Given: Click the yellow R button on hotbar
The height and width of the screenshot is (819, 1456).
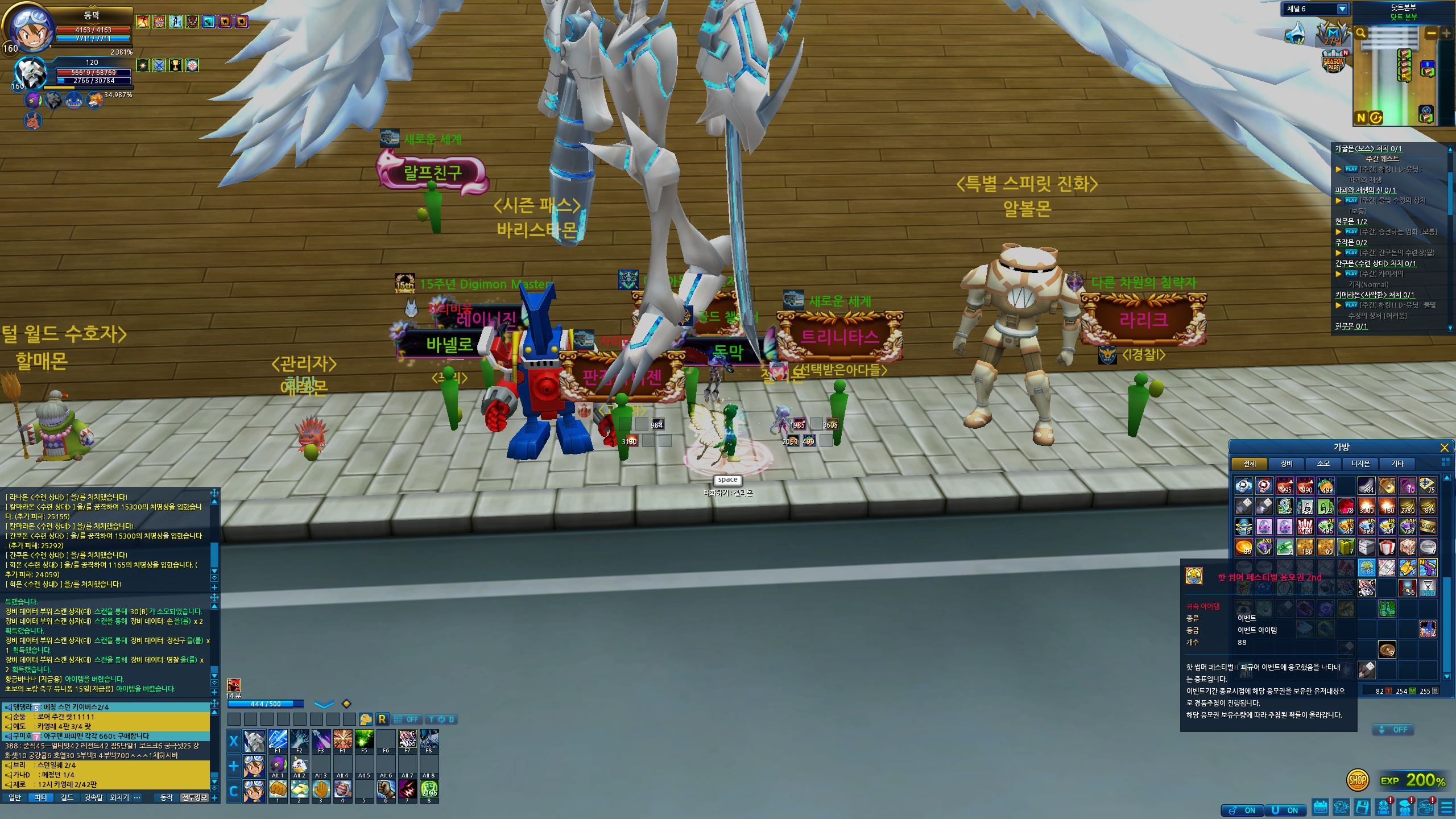Looking at the screenshot, I should click(382, 719).
